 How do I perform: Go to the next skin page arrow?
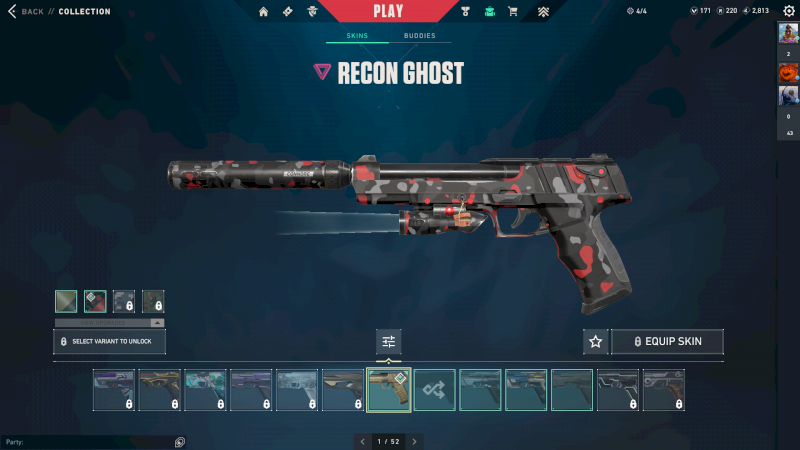coord(414,441)
